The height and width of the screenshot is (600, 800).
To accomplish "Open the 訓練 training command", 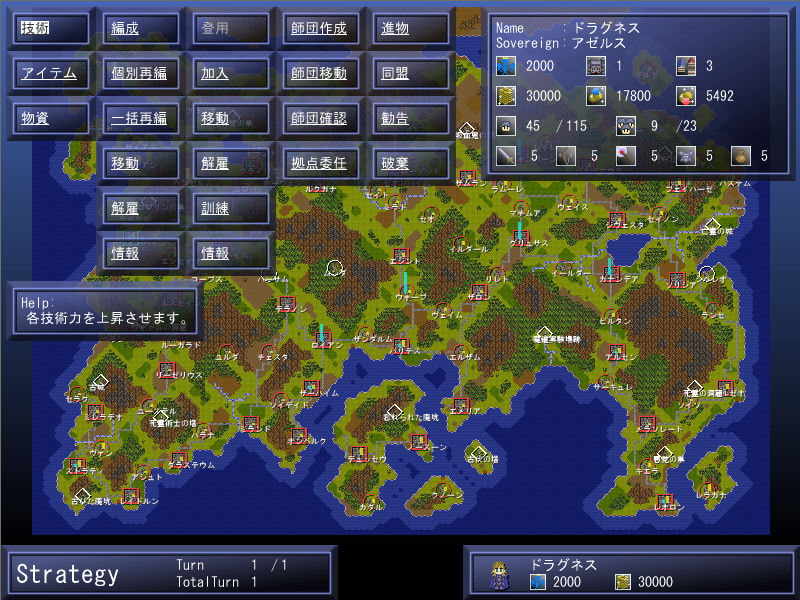I will (x=231, y=208).
